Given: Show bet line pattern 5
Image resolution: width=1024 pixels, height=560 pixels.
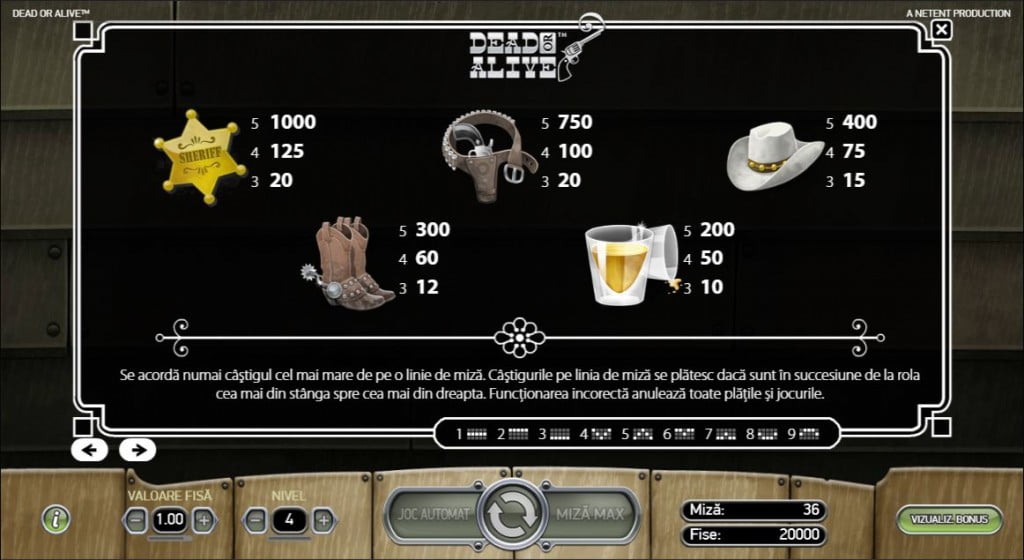Looking at the screenshot, I should [636, 435].
